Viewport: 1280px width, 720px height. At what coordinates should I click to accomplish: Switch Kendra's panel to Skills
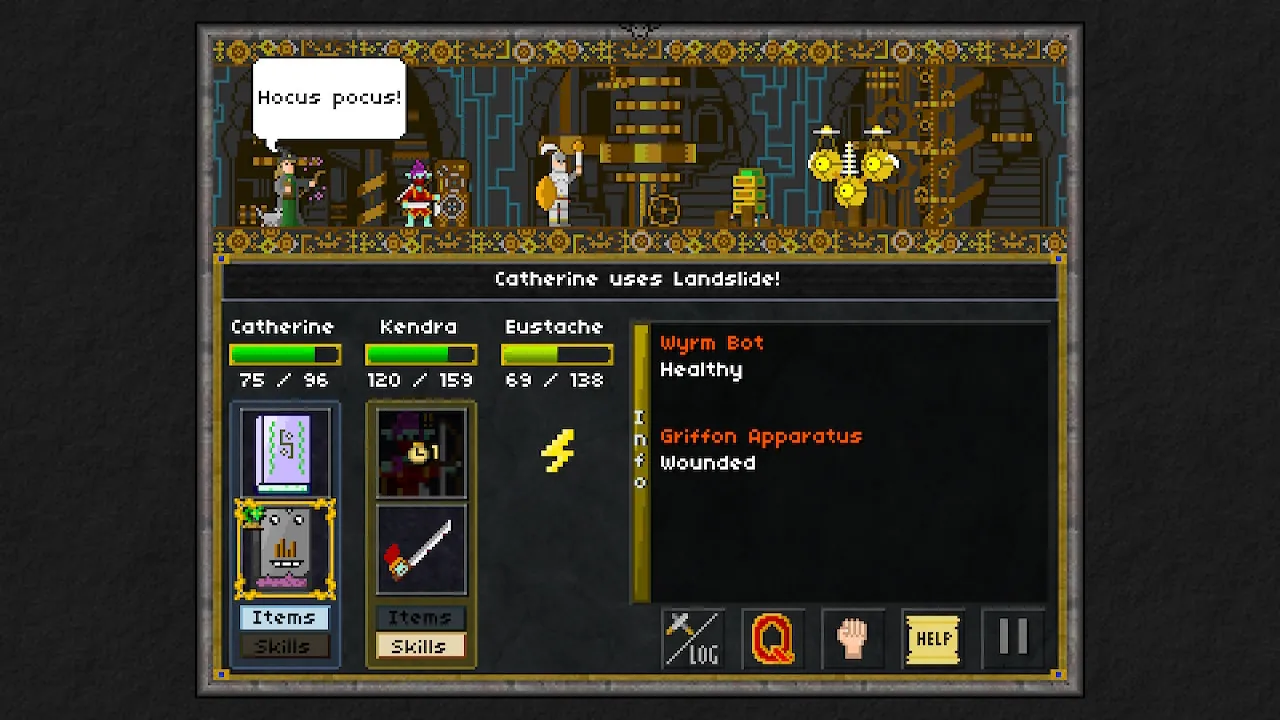tap(420, 646)
